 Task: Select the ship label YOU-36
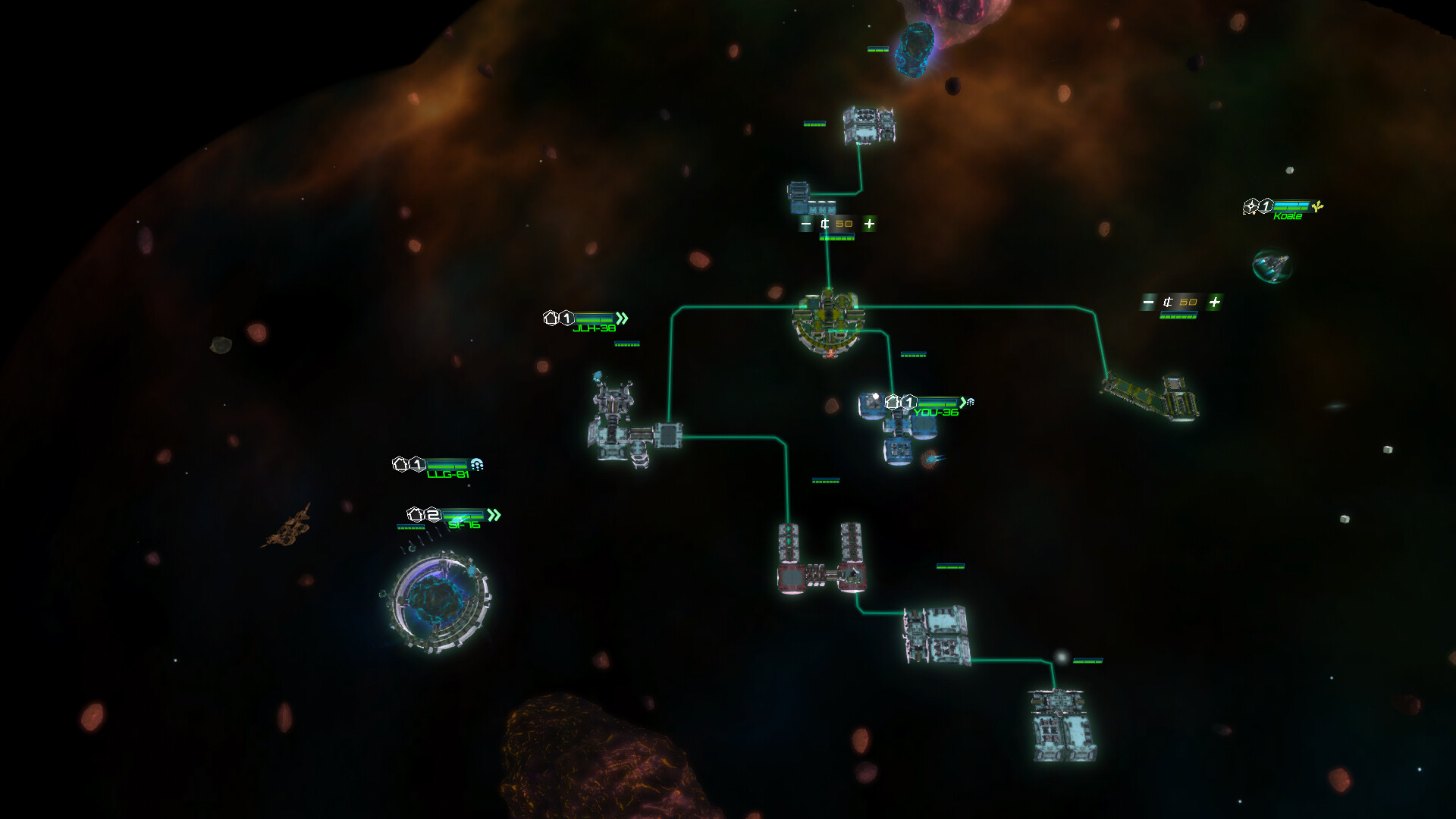pos(936,414)
